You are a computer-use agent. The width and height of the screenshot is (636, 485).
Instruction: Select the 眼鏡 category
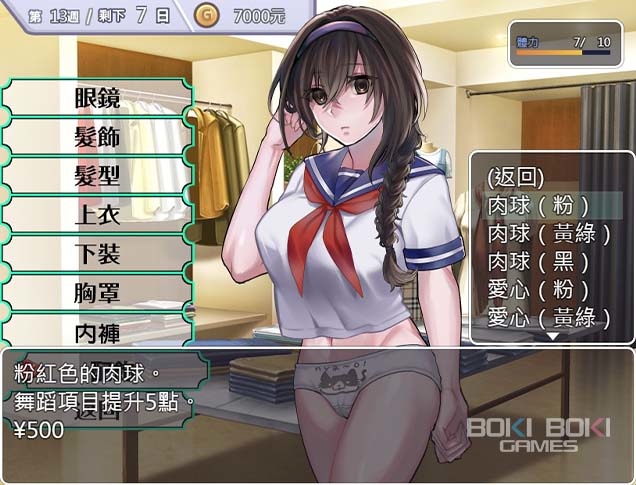[x=97, y=98]
